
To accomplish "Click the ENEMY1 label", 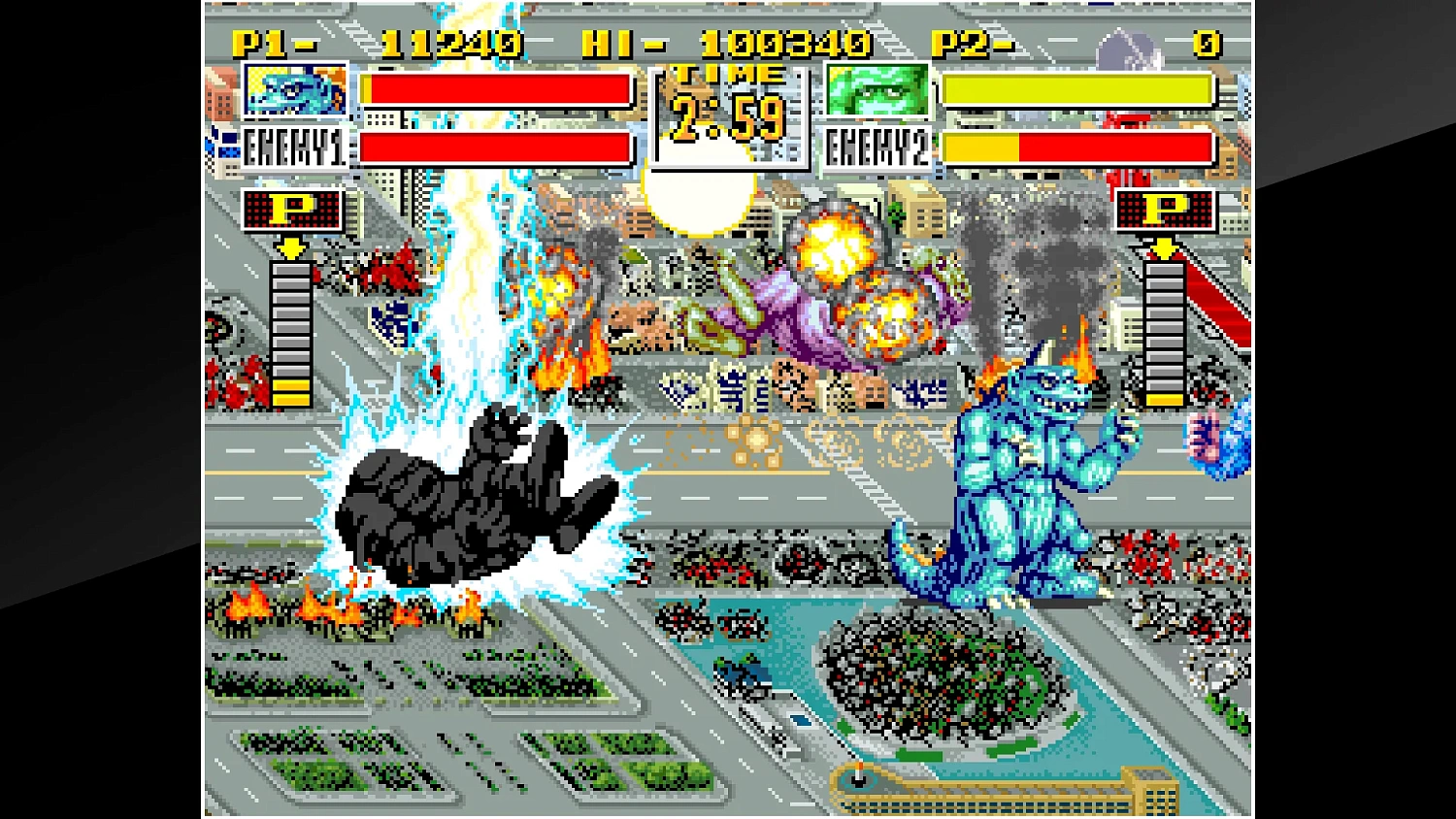I will click(x=296, y=147).
